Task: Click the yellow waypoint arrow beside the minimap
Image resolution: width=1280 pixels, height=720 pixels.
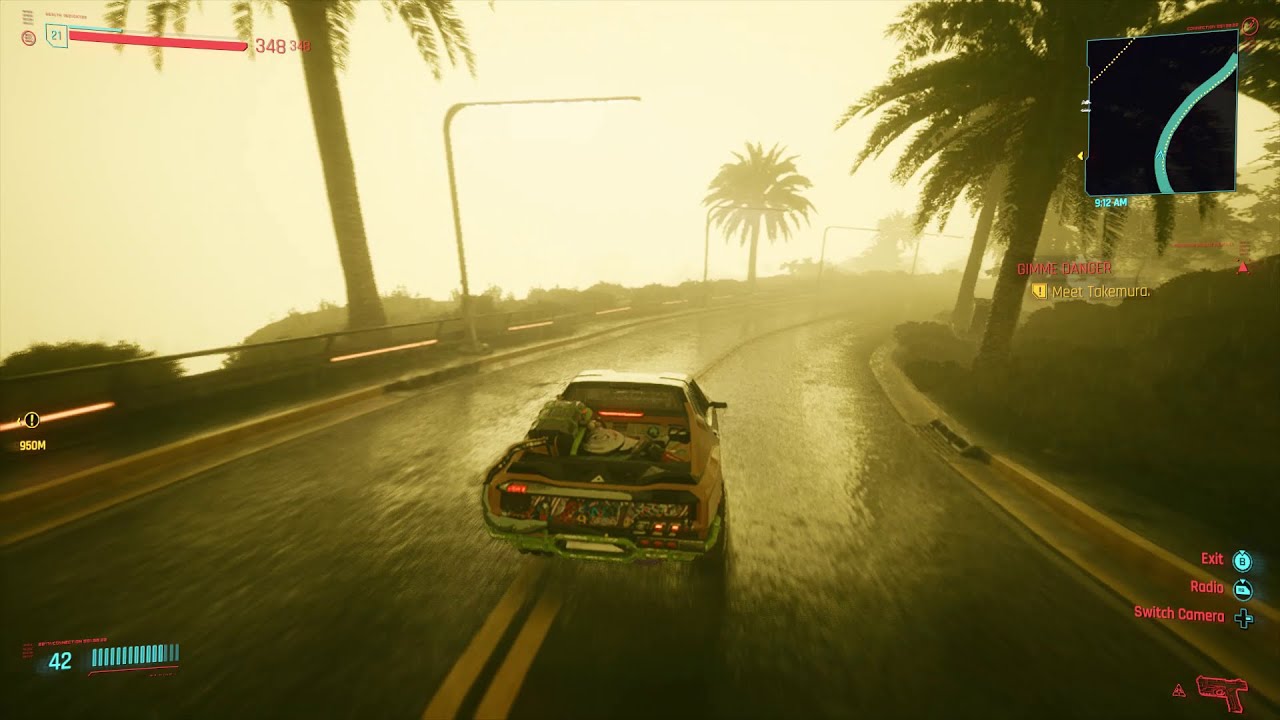Action: tap(1079, 155)
